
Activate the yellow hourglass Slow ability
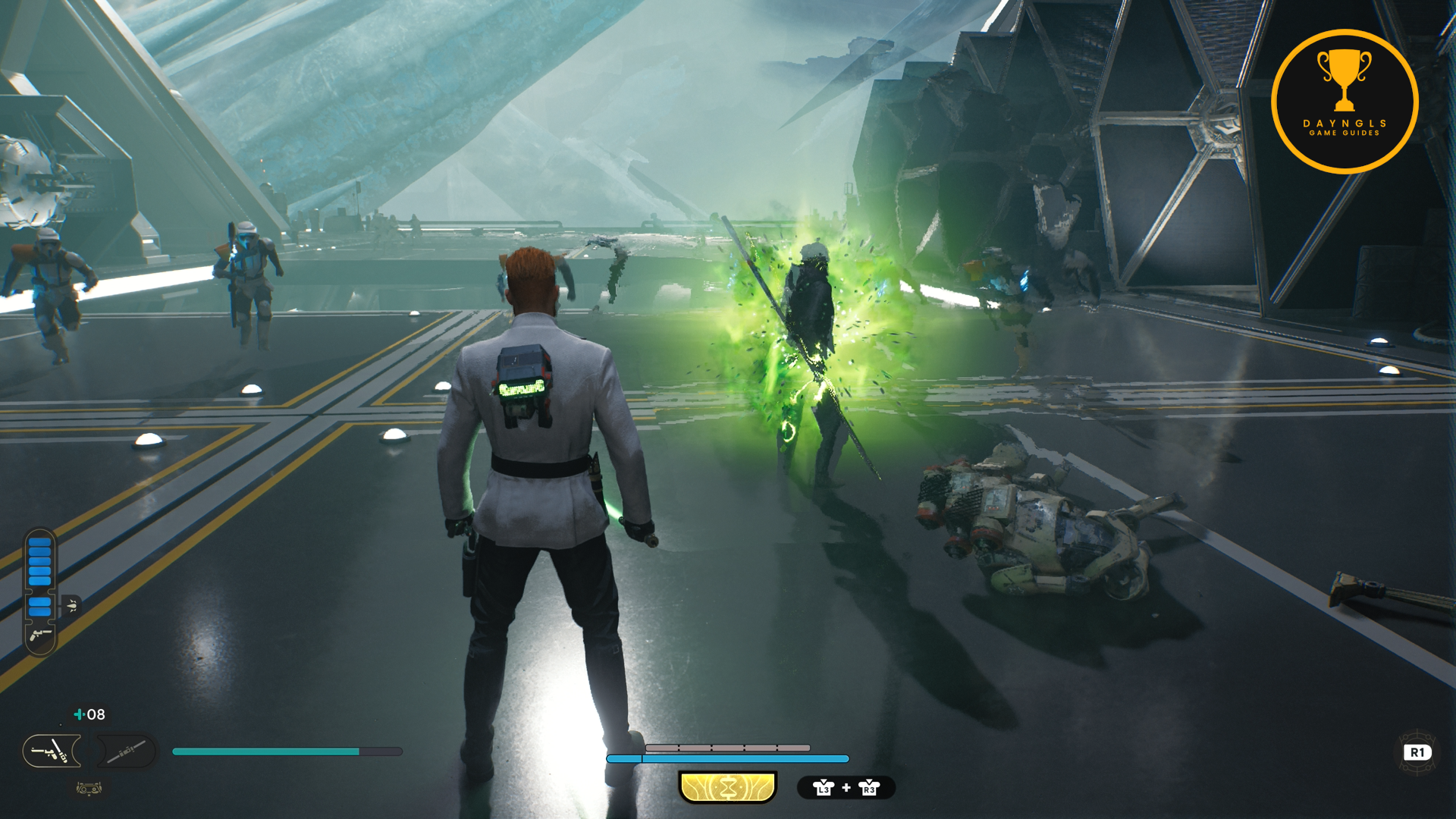point(728,788)
